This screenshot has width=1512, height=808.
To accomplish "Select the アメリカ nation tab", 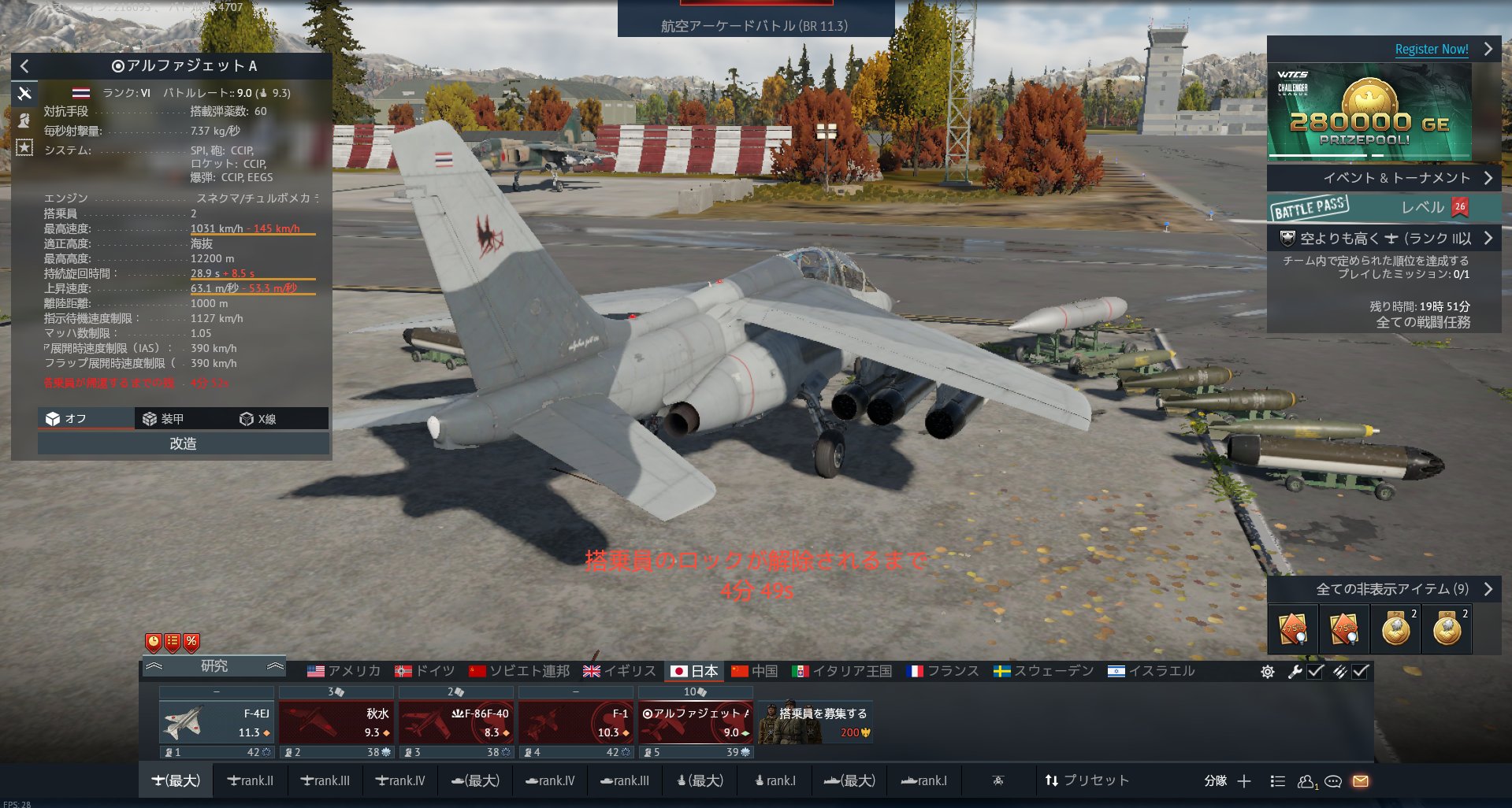I will pyautogui.click(x=344, y=671).
